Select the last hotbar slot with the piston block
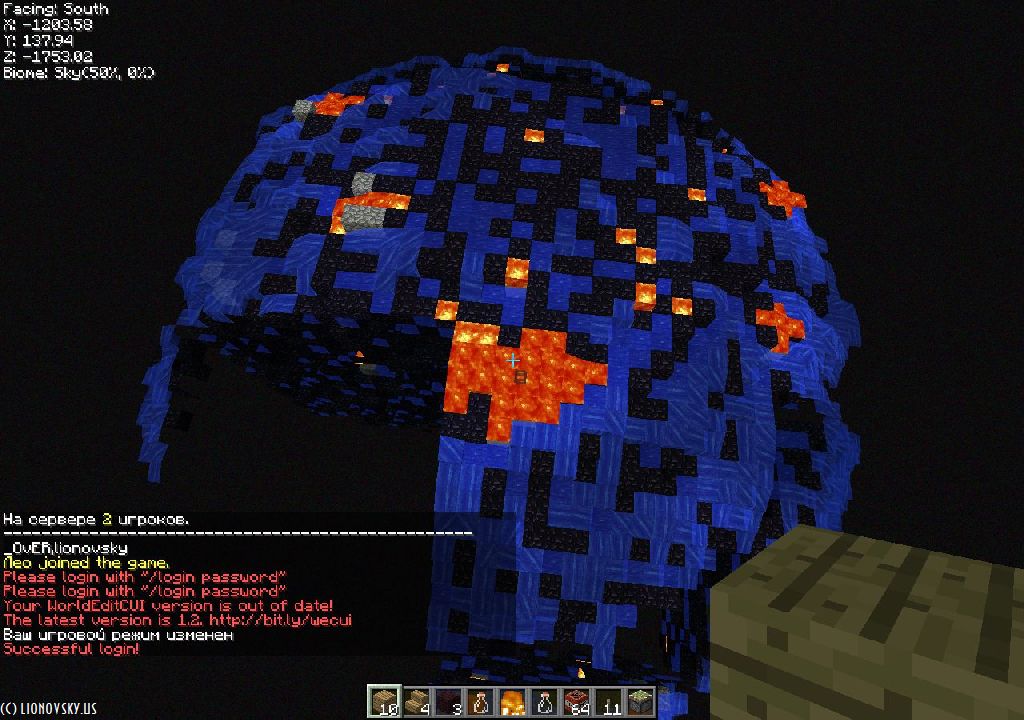The height and width of the screenshot is (720, 1024). coord(640,701)
